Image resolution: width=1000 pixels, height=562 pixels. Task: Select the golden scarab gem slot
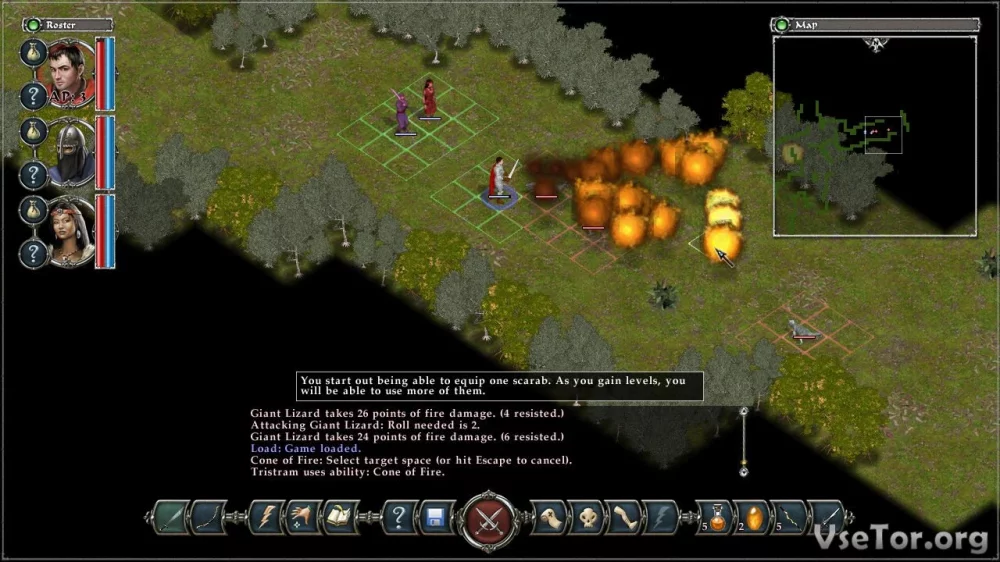(752, 517)
